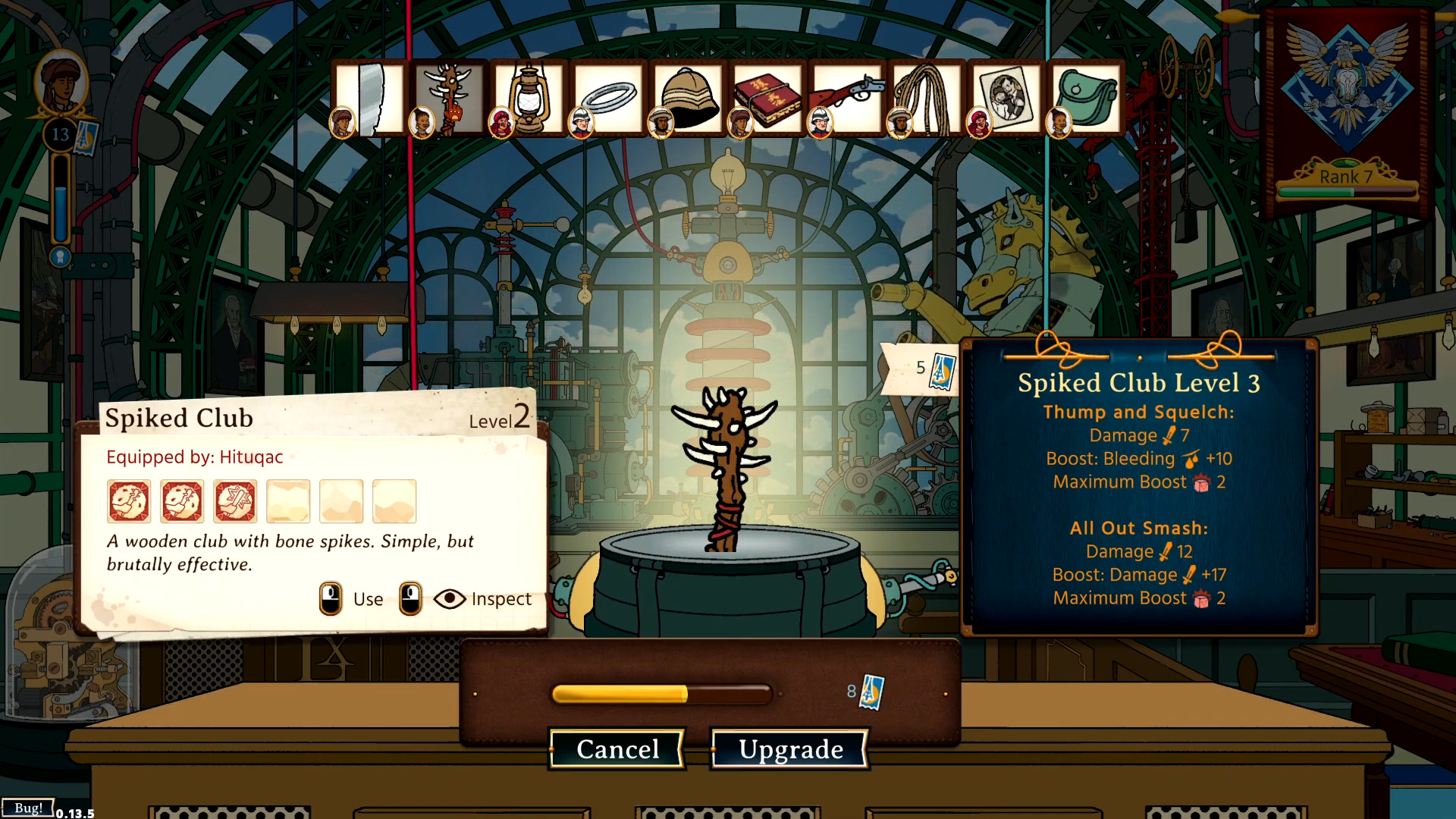Pick the silver ring item slot
Screen dimensions: 1456x819
point(609,99)
